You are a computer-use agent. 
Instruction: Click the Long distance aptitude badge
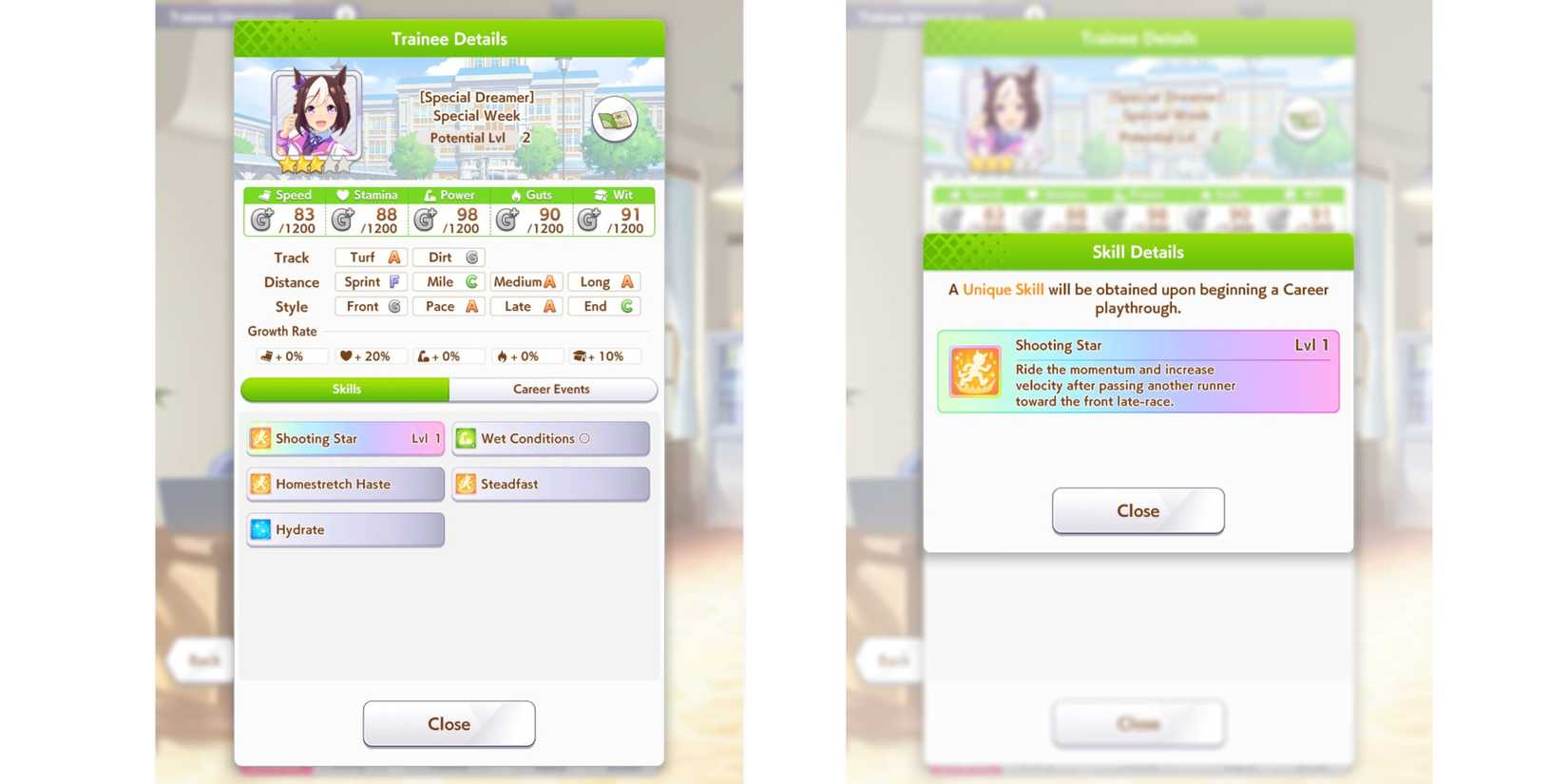coord(604,281)
